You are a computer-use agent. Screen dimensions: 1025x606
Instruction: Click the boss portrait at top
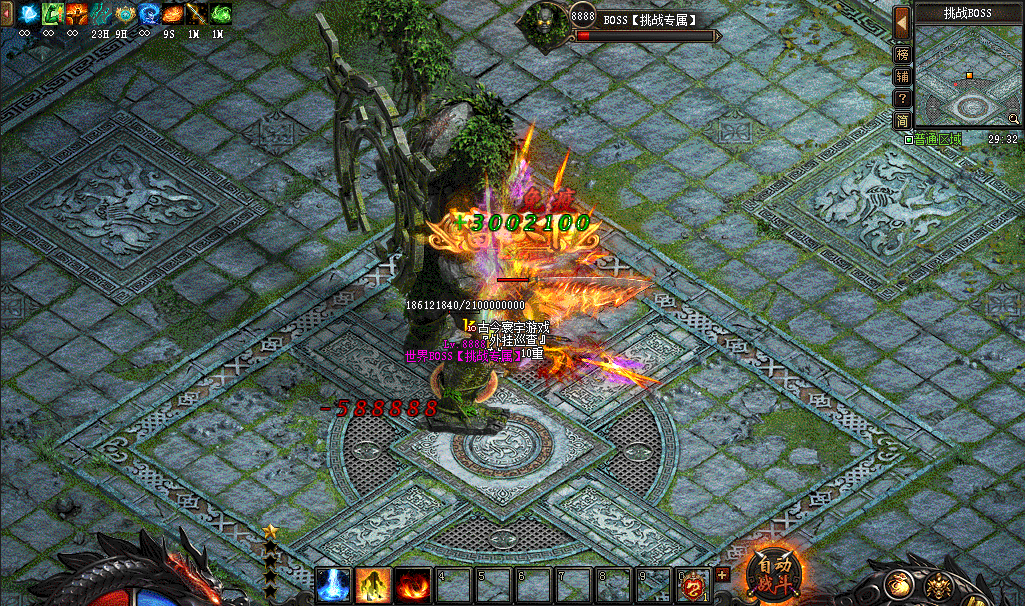(546, 19)
